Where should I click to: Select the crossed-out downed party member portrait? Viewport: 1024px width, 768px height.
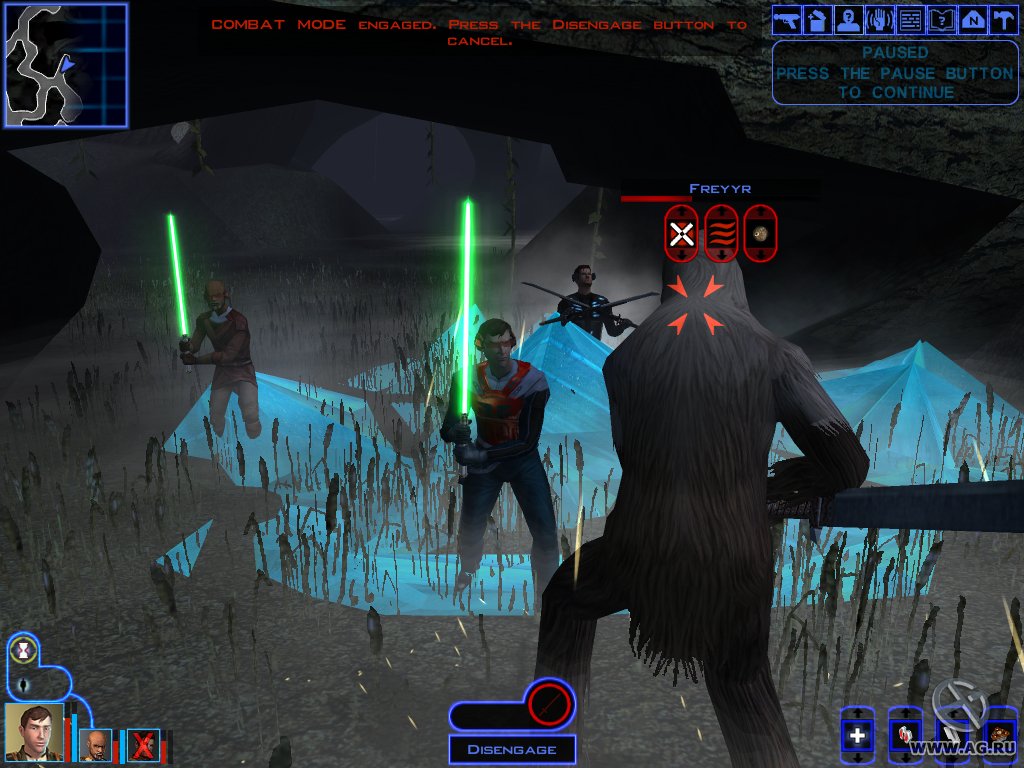click(x=143, y=745)
